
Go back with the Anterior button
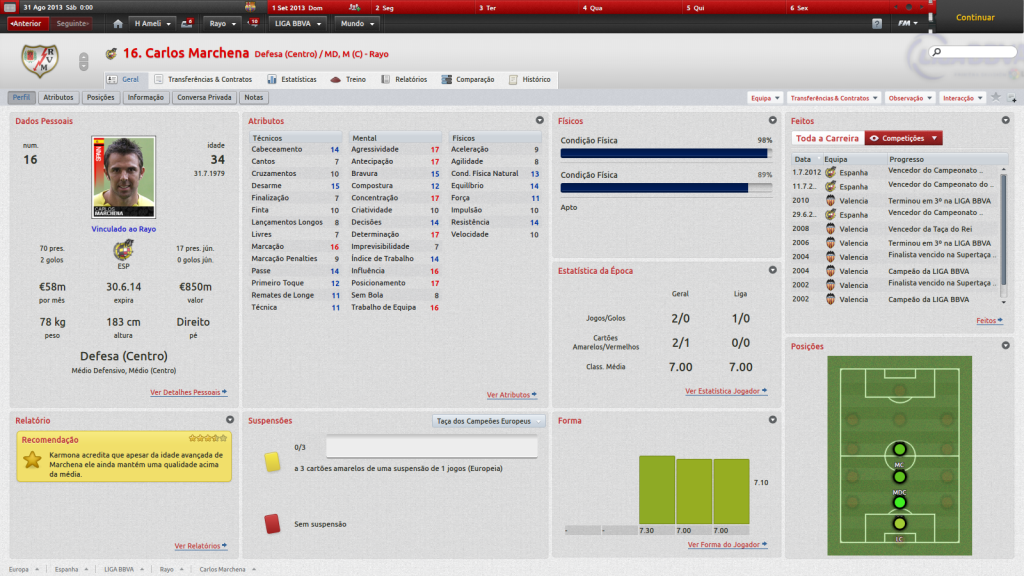[x=27, y=23]
